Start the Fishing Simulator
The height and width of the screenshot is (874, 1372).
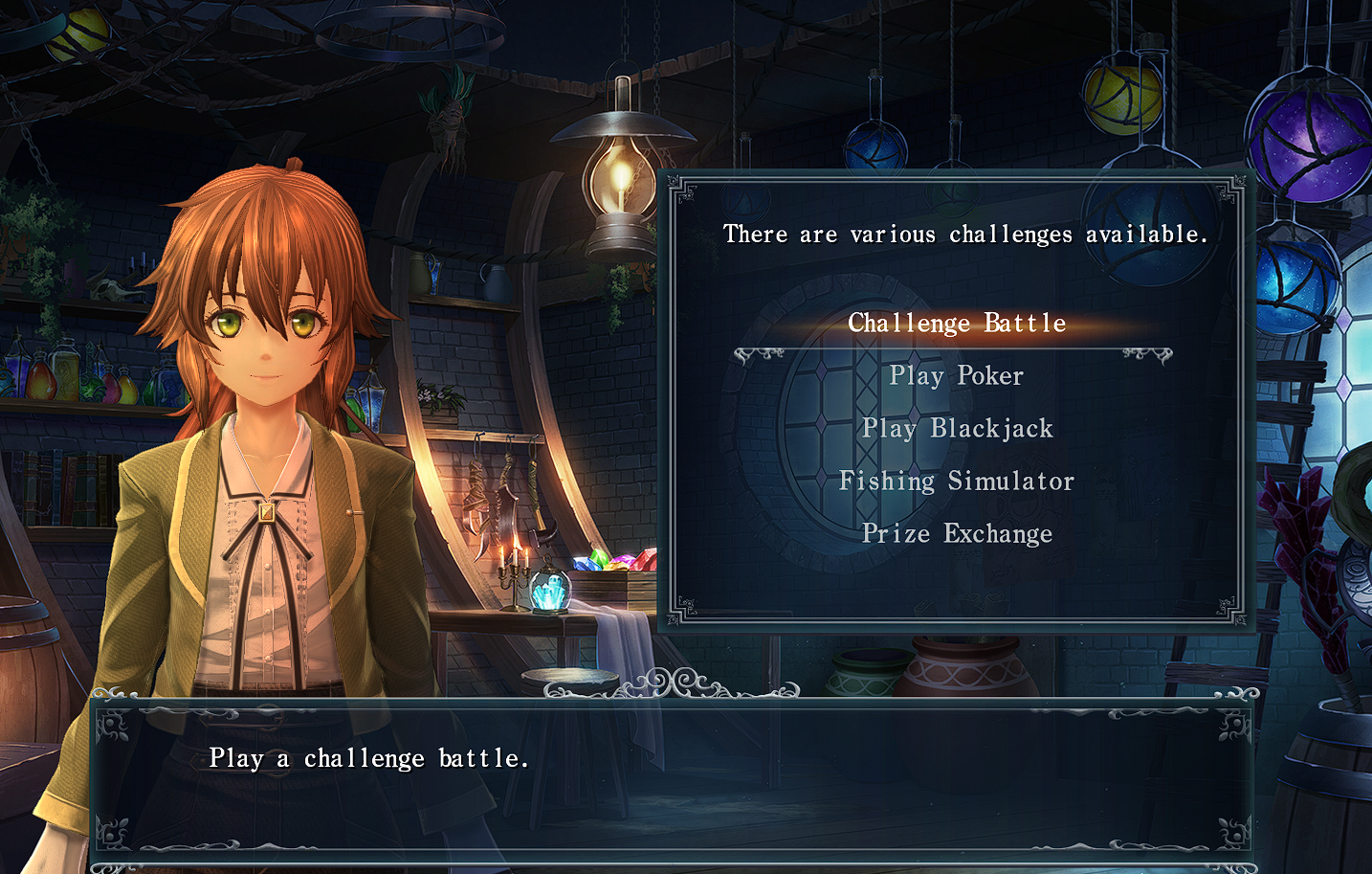pyautogui.click(x=957, y=482)
